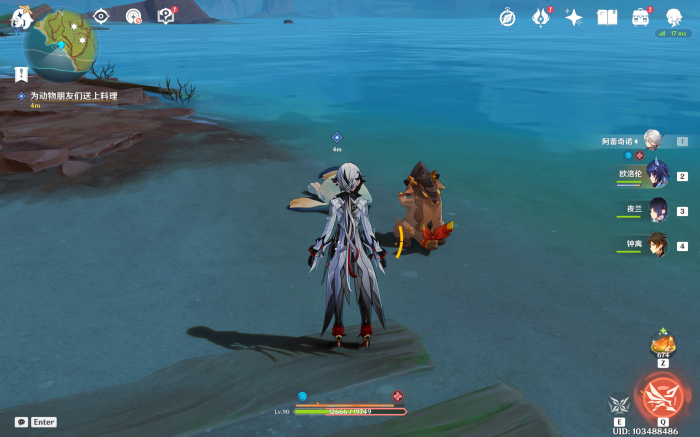
Task: Expand the circular minimap
Action: point(60,45)
